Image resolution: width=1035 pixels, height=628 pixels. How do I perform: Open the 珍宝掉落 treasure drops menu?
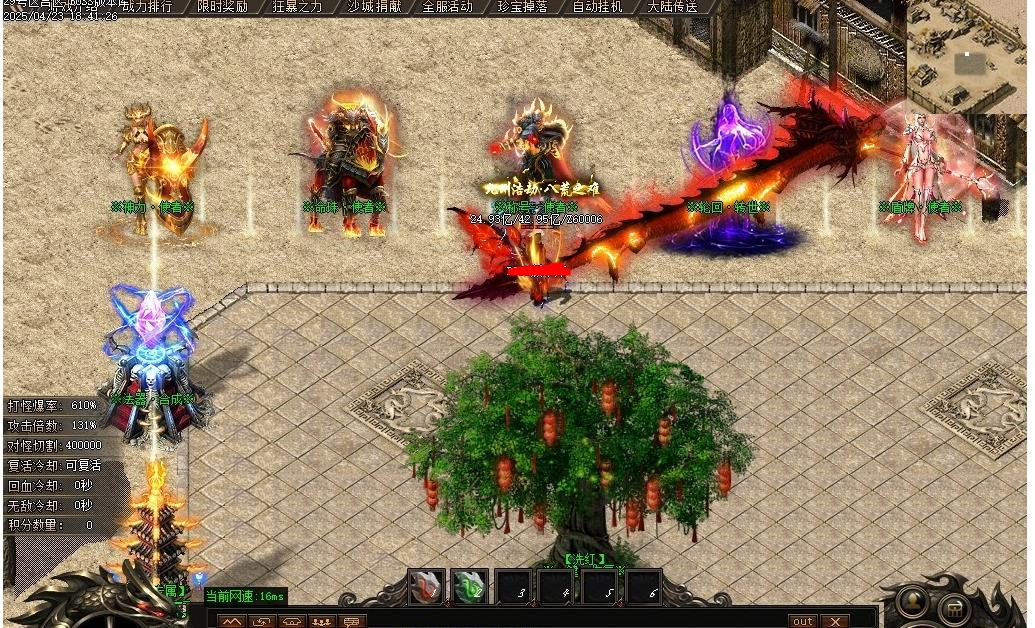tap(522, 7)
